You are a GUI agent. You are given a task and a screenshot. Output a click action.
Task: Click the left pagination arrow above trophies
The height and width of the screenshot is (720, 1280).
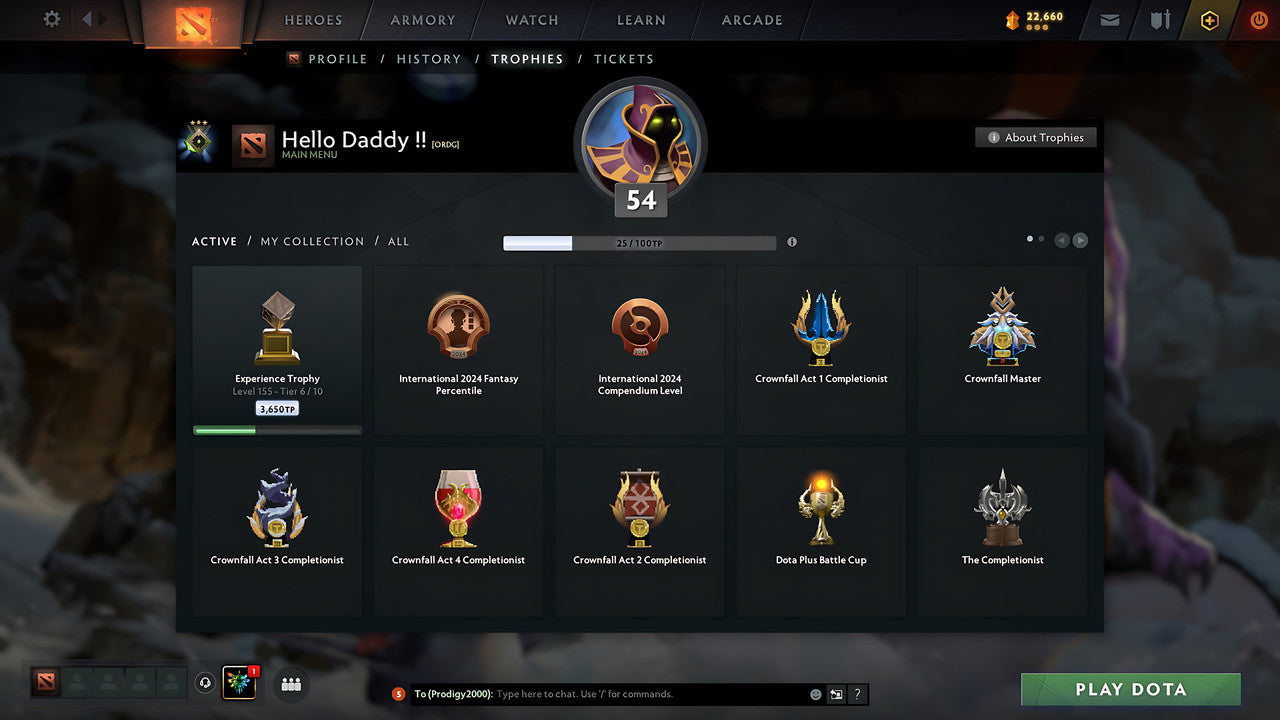pos(1062,240)
